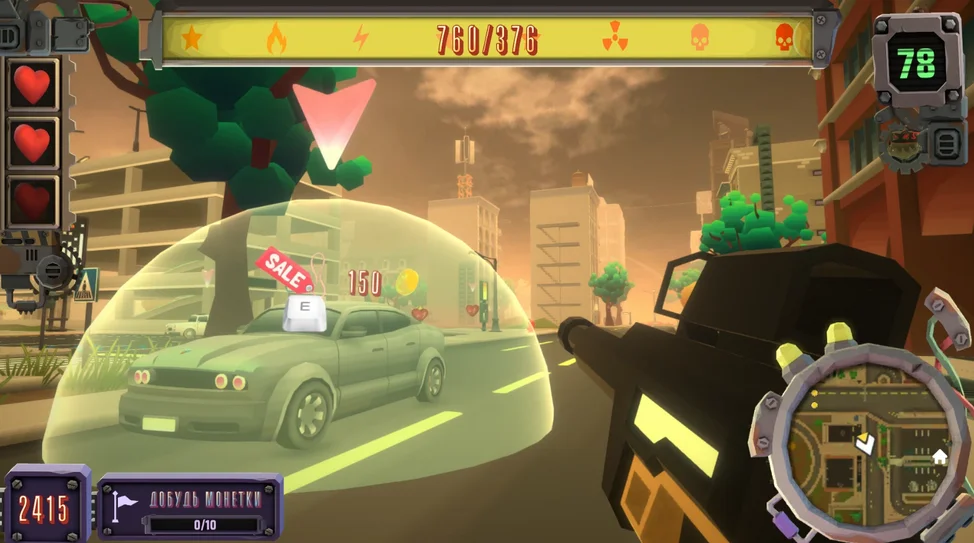Select the red skull icon on the top bar
This screenshot has width=974, height=543.
(784, 38)
